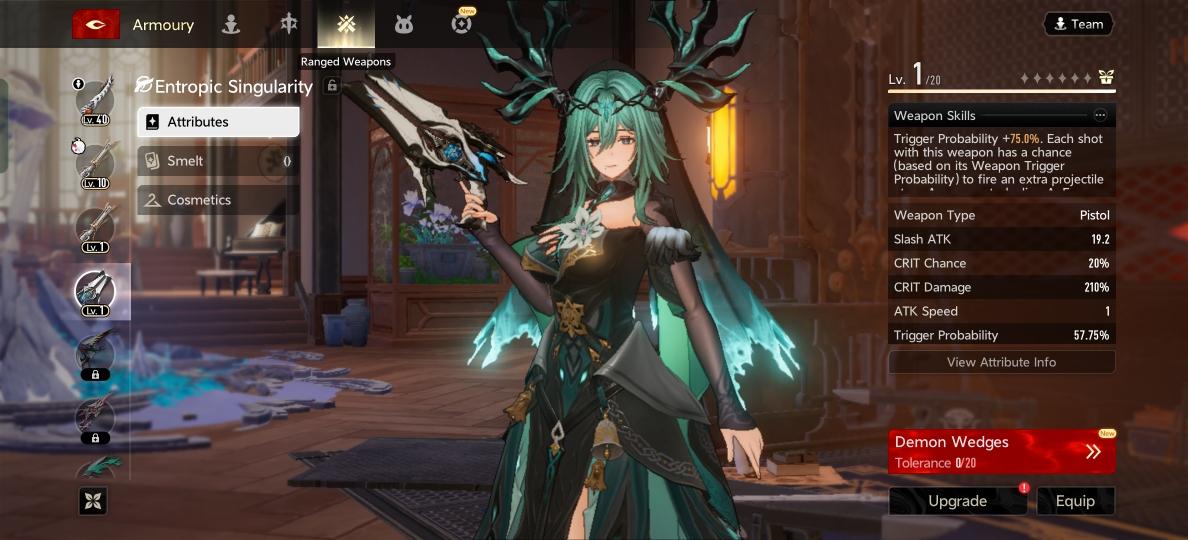Click the gift box icon beside the stars
The height and width of the screenshot is (540, 1188).
(1106, 78)
